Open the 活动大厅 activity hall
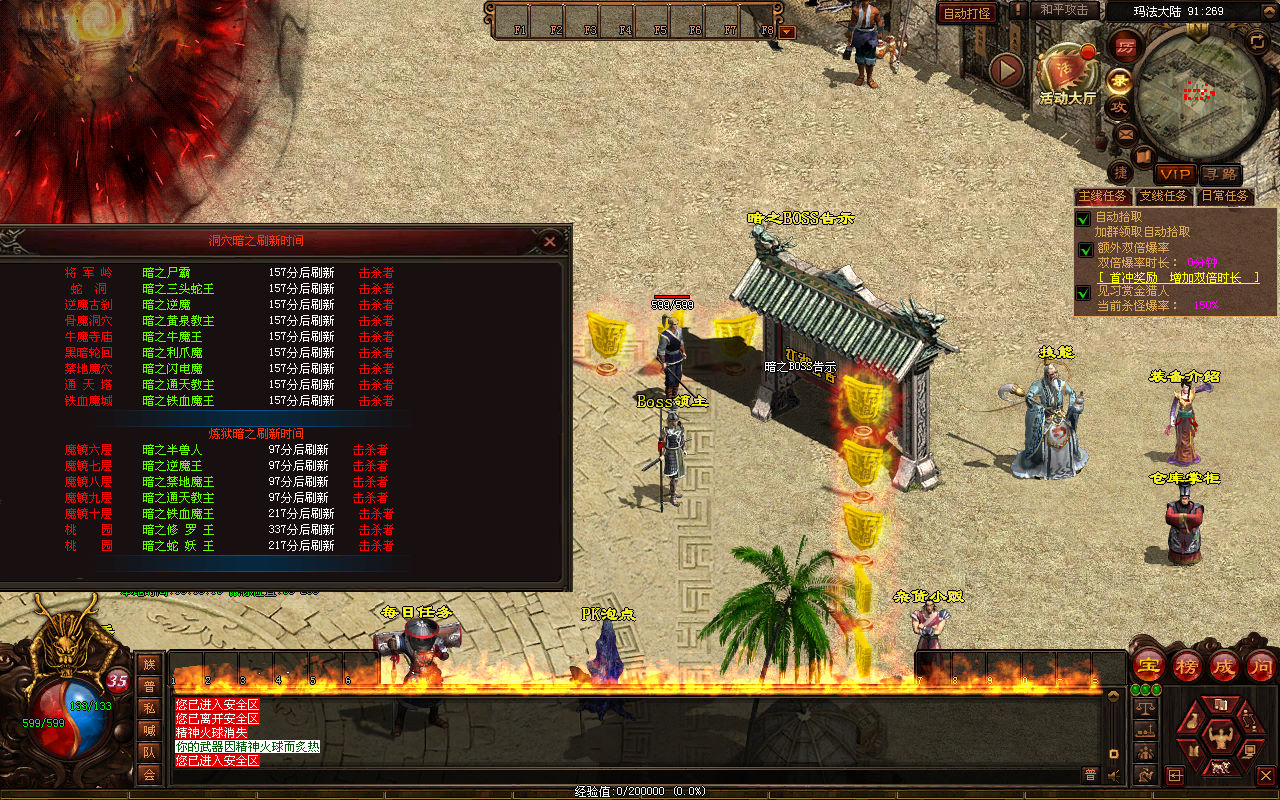1280x800 pixels. 1067,76
